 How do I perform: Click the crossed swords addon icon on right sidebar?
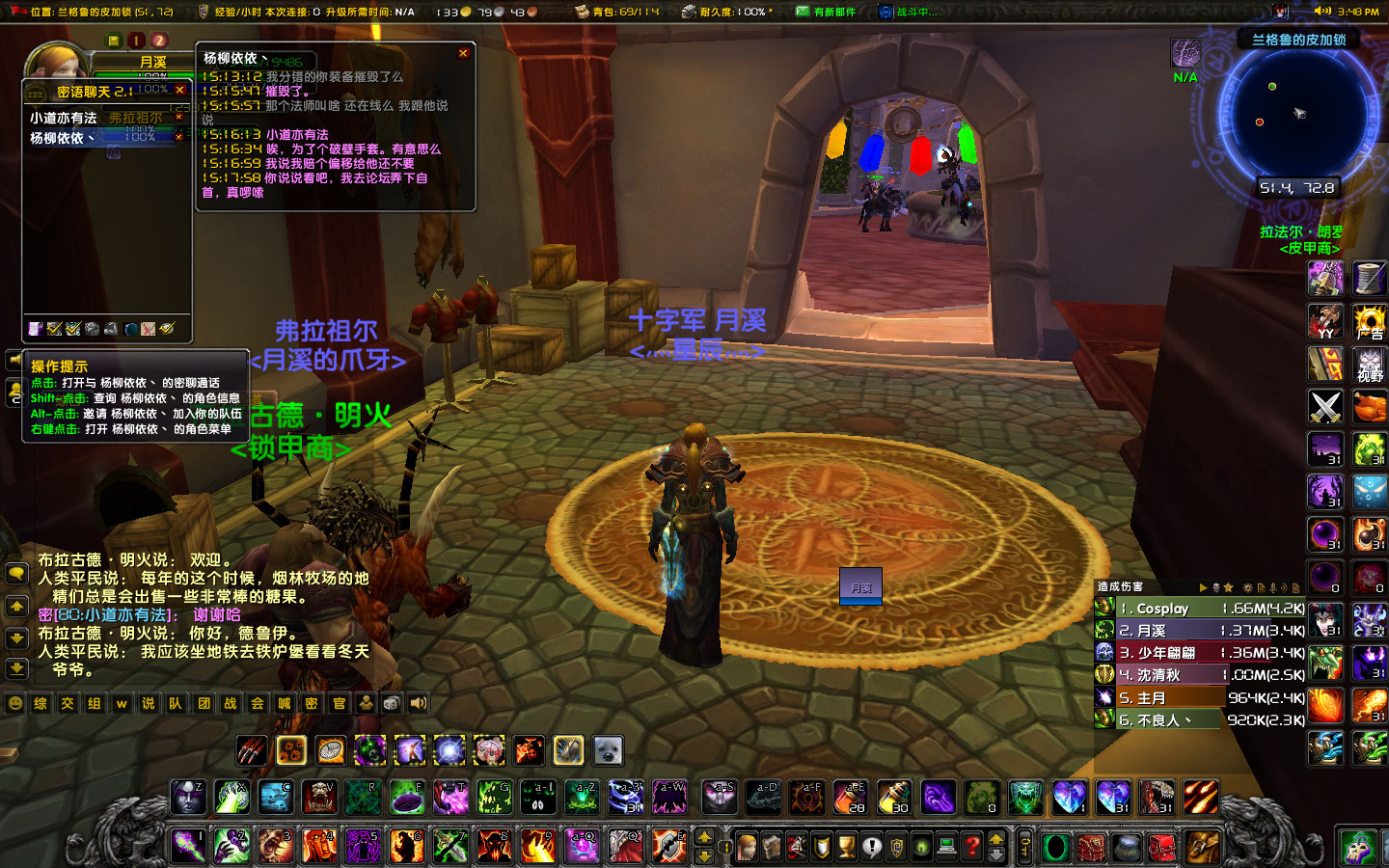tap(1324, 406)
